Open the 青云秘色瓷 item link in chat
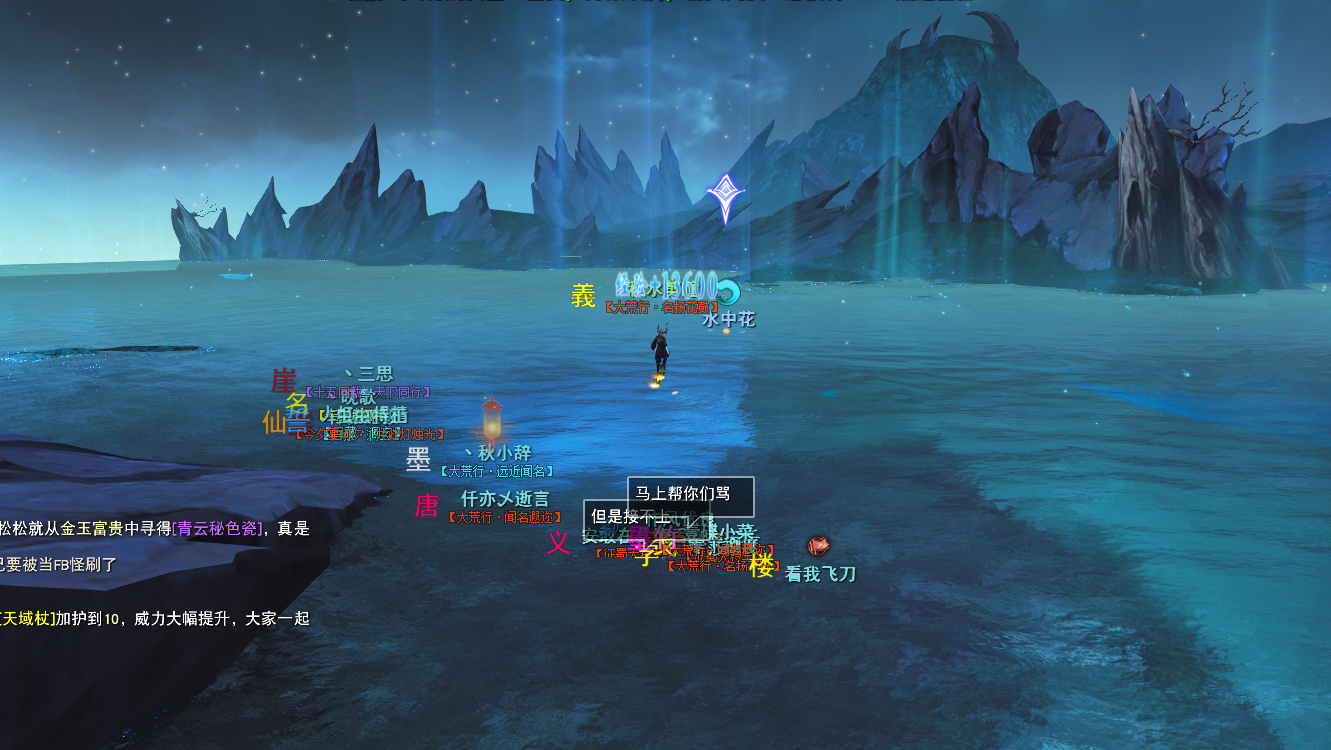 pos(218,529)
